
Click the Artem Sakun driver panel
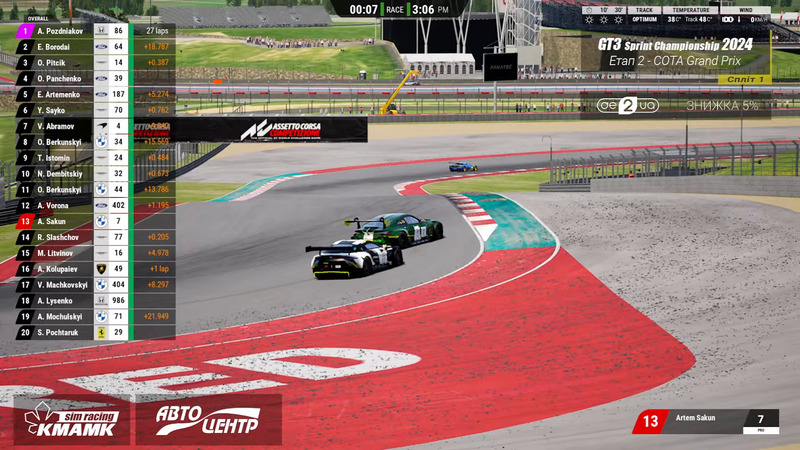705,421
